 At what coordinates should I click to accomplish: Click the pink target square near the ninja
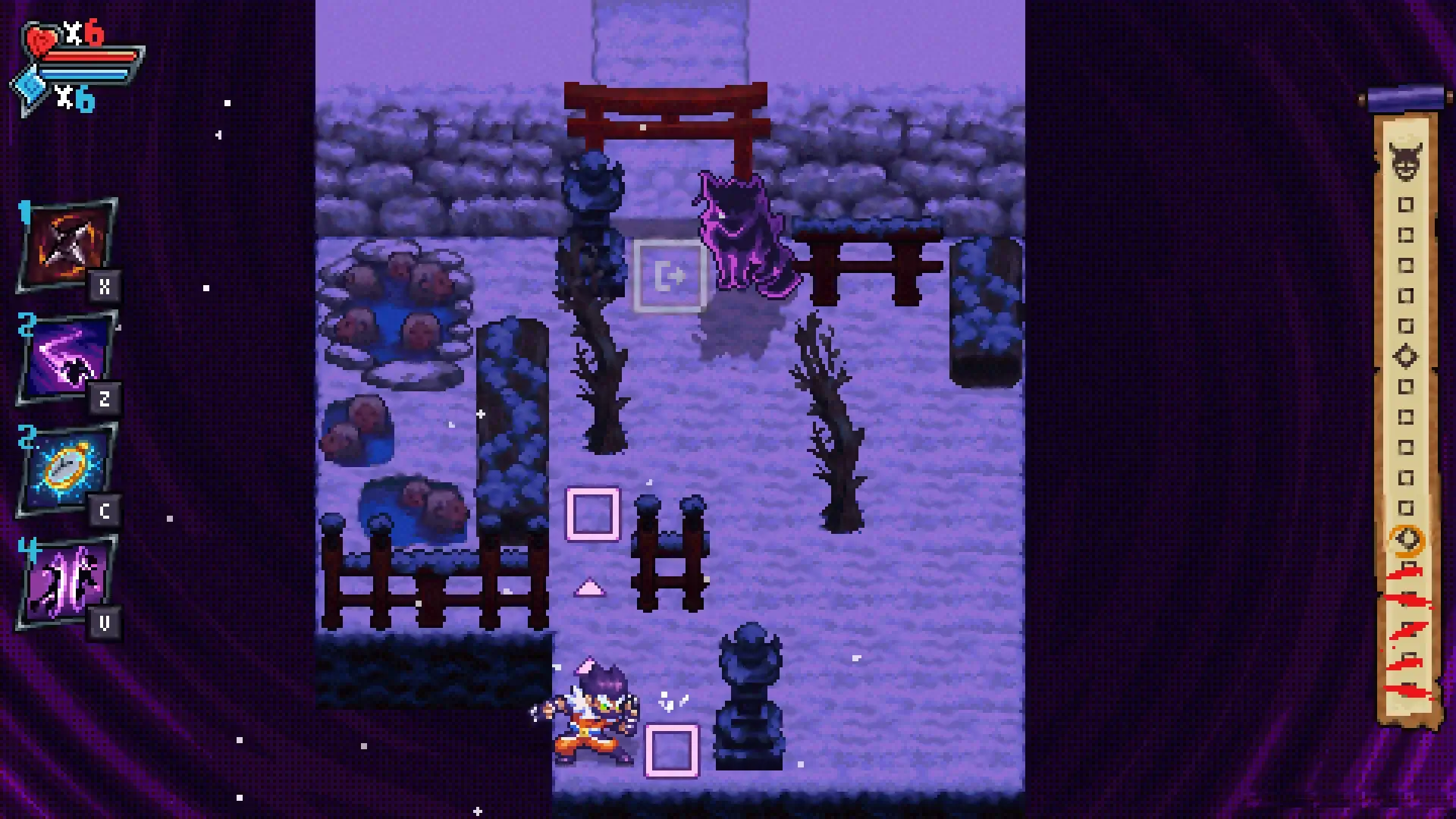tap(672, 750)
